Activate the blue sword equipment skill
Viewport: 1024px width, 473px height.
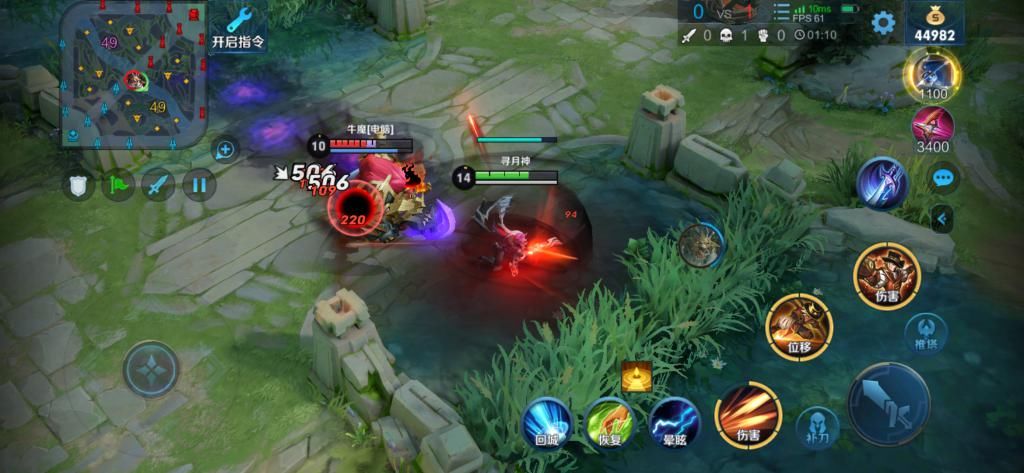coord(881,185)
